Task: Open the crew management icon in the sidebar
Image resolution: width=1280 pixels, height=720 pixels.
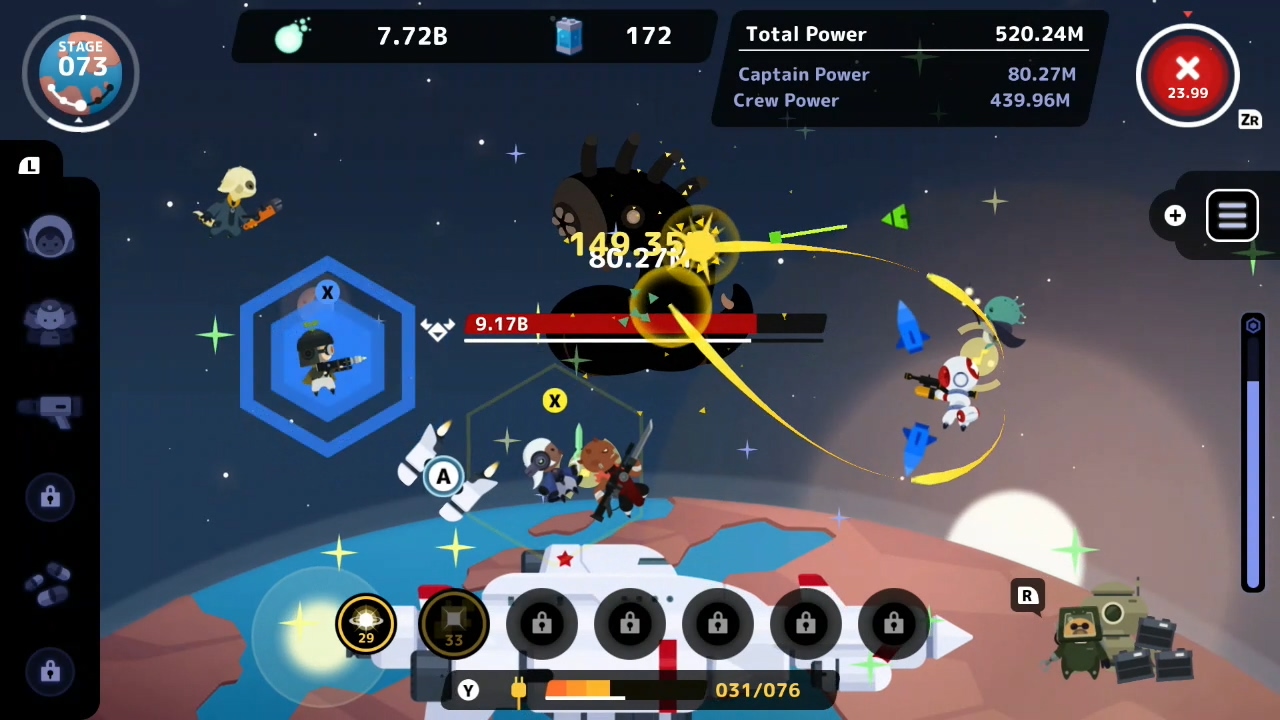Action: [50, 318]
